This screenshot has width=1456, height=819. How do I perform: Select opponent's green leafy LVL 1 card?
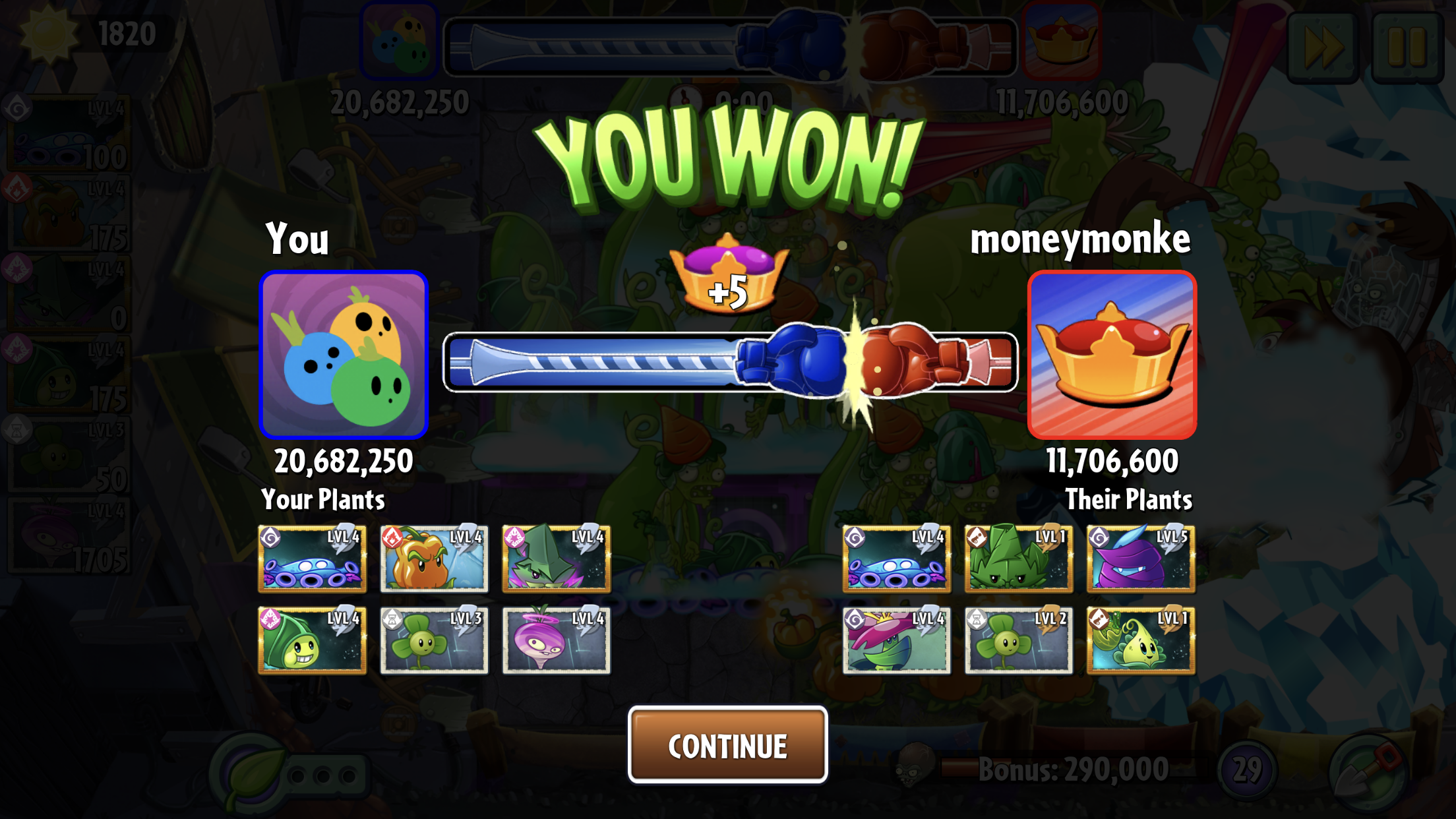[x=1018, y=559]
